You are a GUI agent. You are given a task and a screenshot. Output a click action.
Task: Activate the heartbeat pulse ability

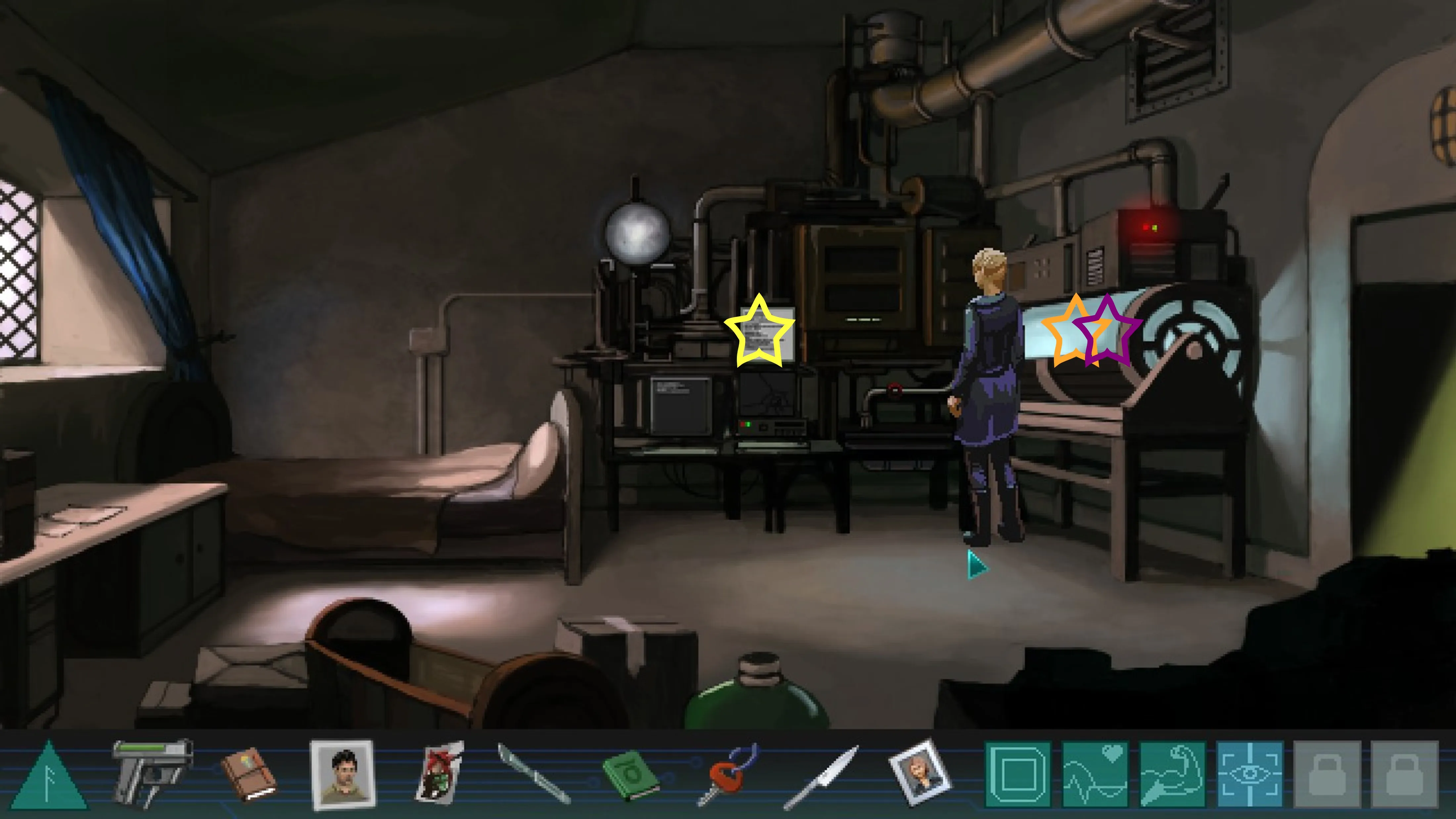(x=1095, y=774)
